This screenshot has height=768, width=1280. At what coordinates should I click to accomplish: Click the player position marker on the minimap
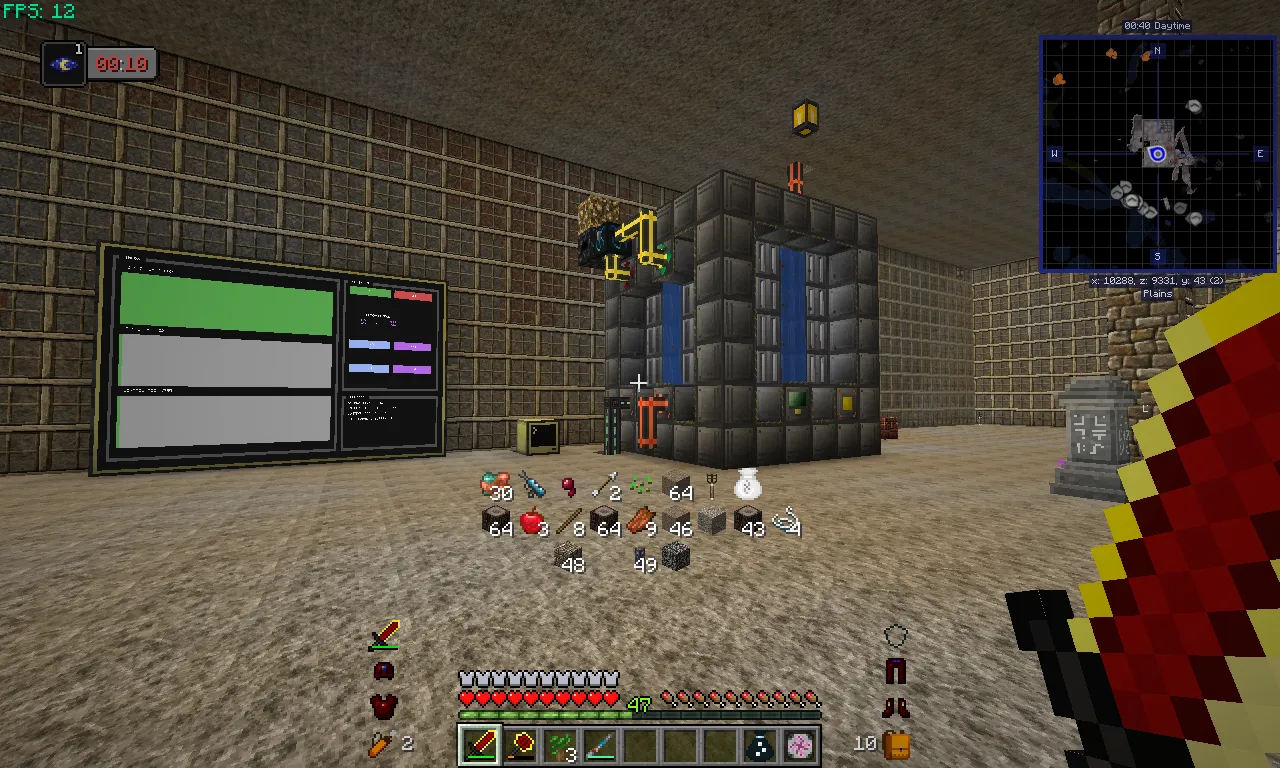(x=1157, y=153)
